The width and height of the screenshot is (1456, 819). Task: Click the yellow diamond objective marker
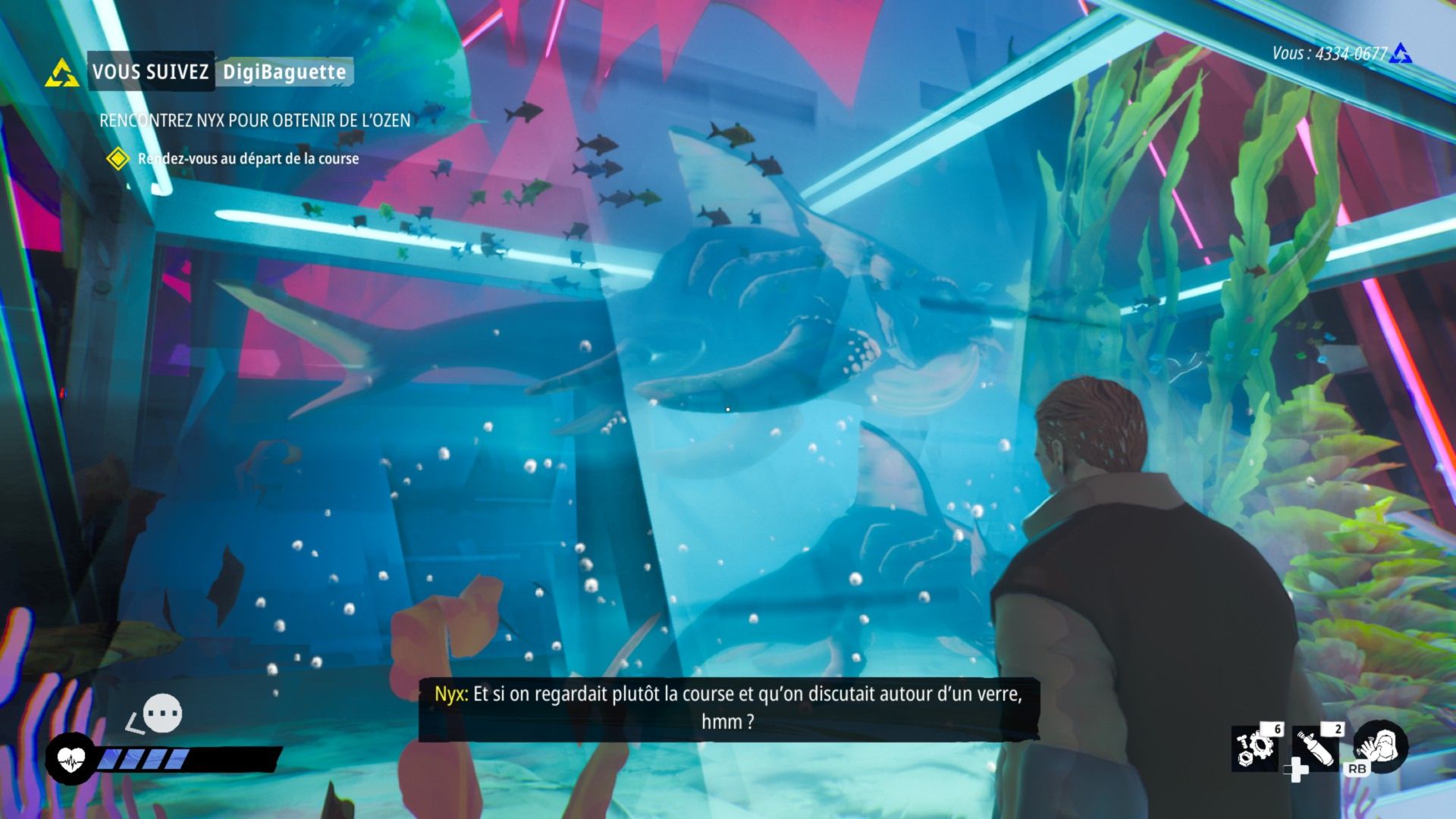click(x=118, y=158)
